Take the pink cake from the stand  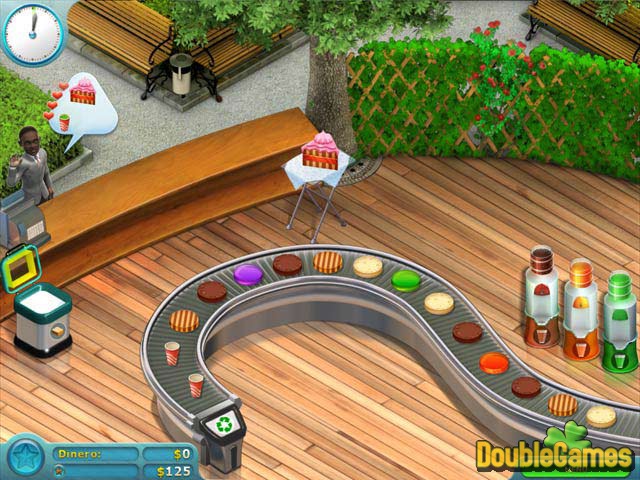click(323, 154)
